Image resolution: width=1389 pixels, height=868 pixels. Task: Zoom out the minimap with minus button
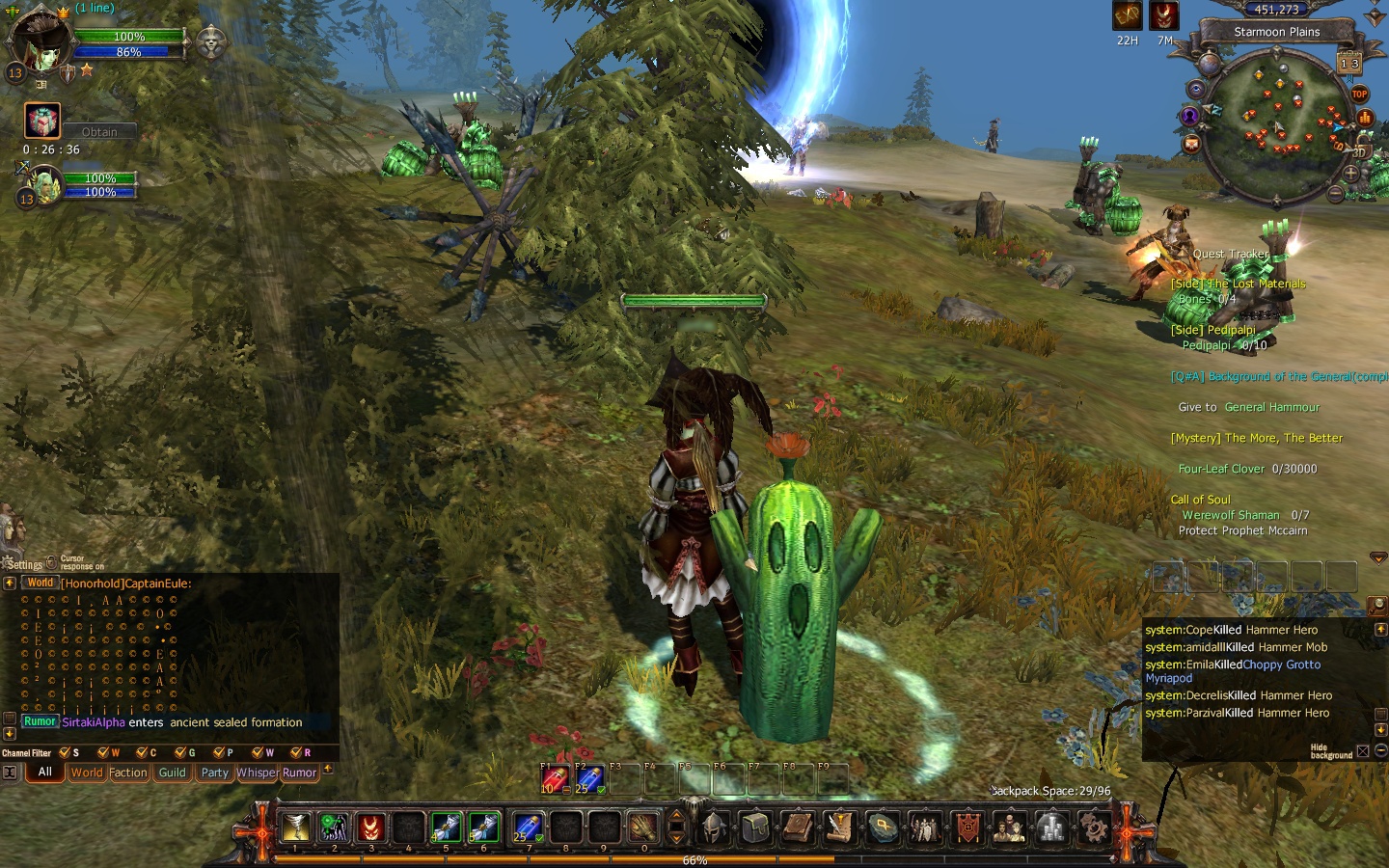[x=1335, y=194]
